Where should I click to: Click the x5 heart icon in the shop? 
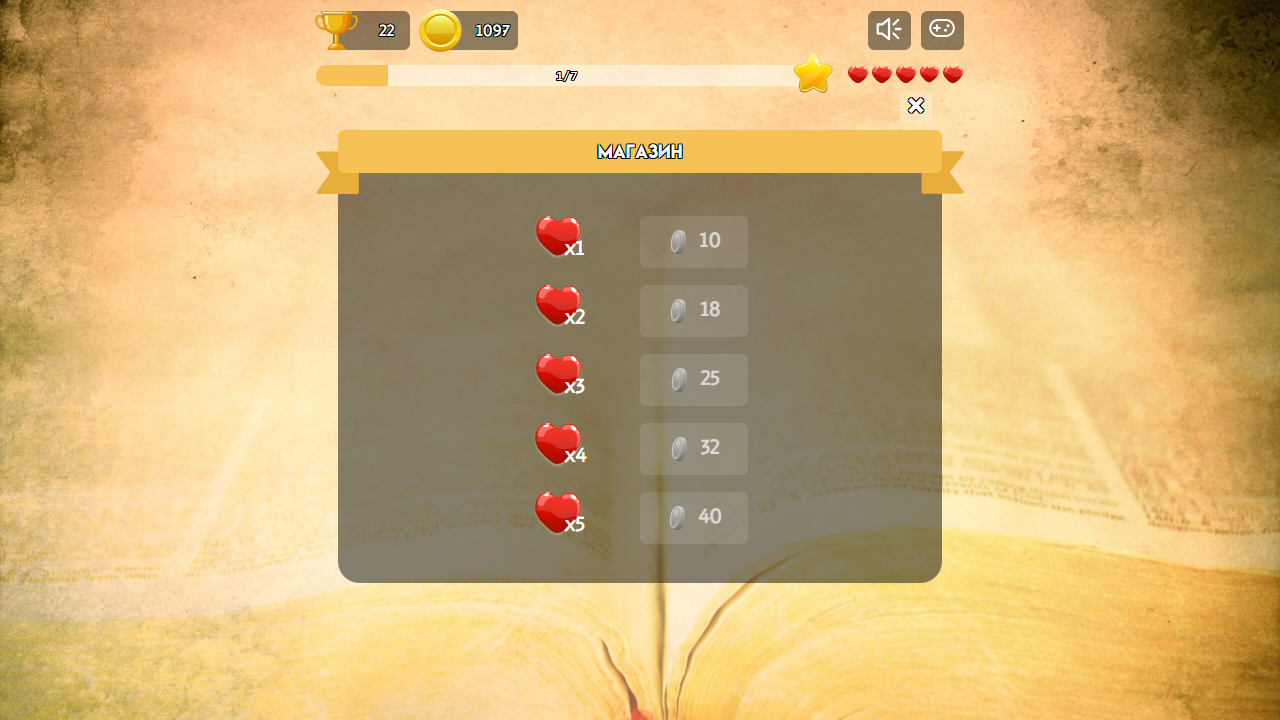[558, 511]
